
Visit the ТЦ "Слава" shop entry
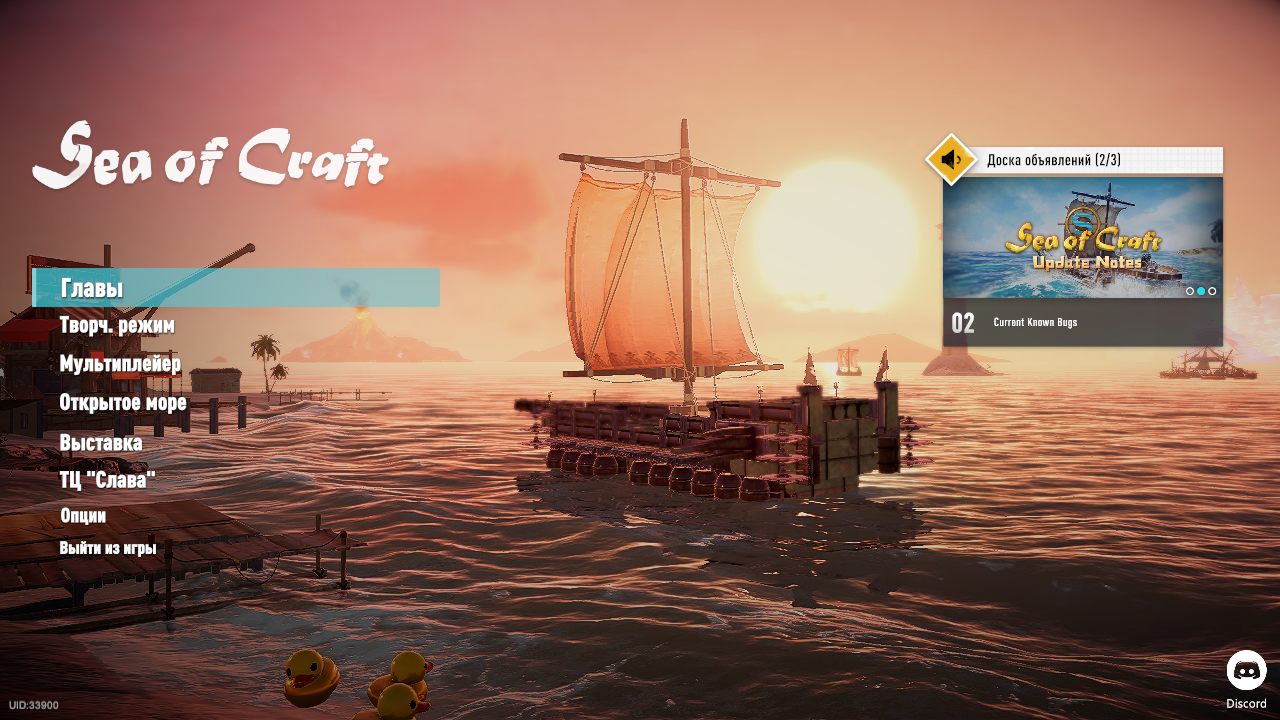[109, 479]
